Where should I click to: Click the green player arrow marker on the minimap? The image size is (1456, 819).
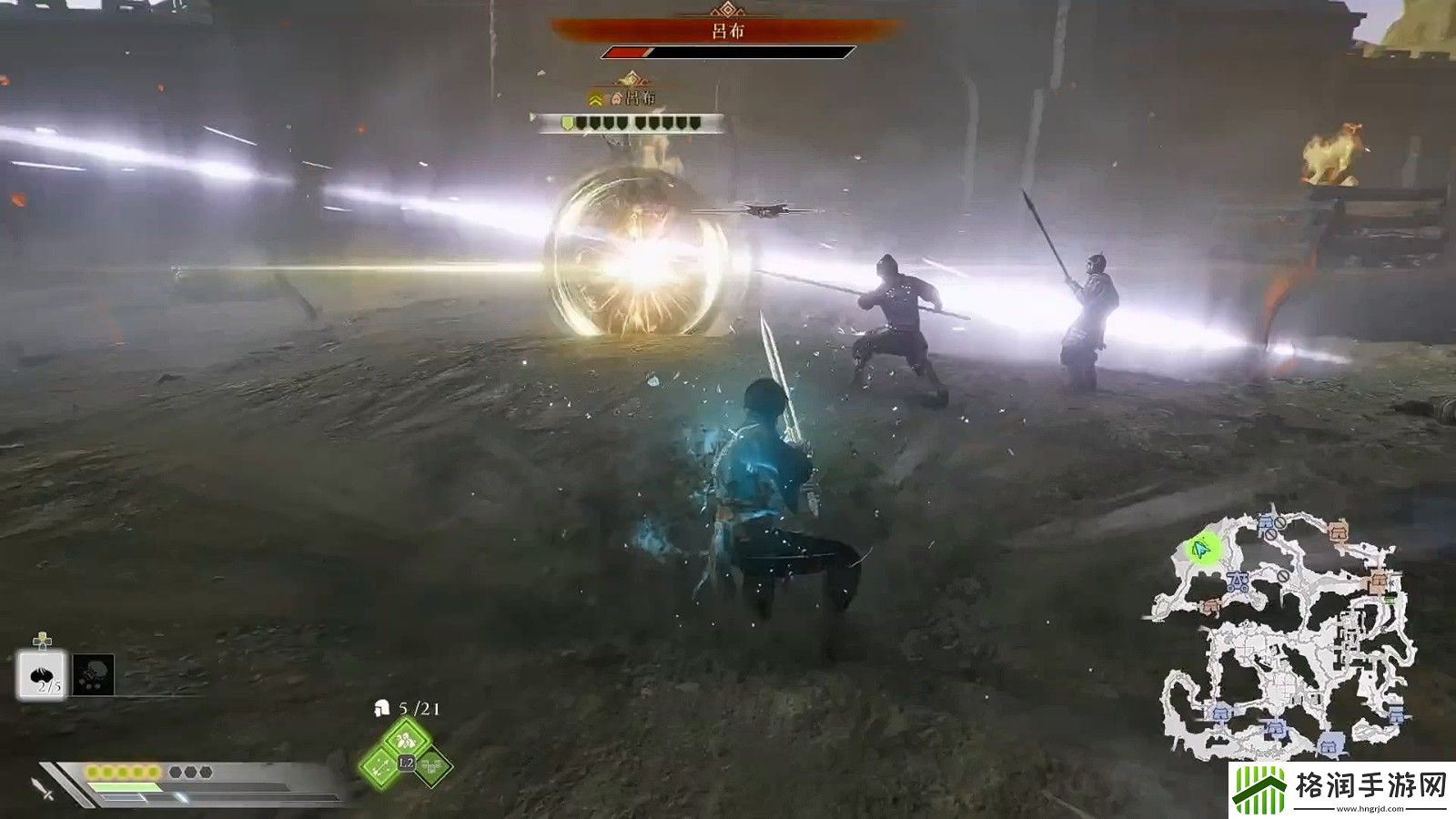[x=1199, y=551]
